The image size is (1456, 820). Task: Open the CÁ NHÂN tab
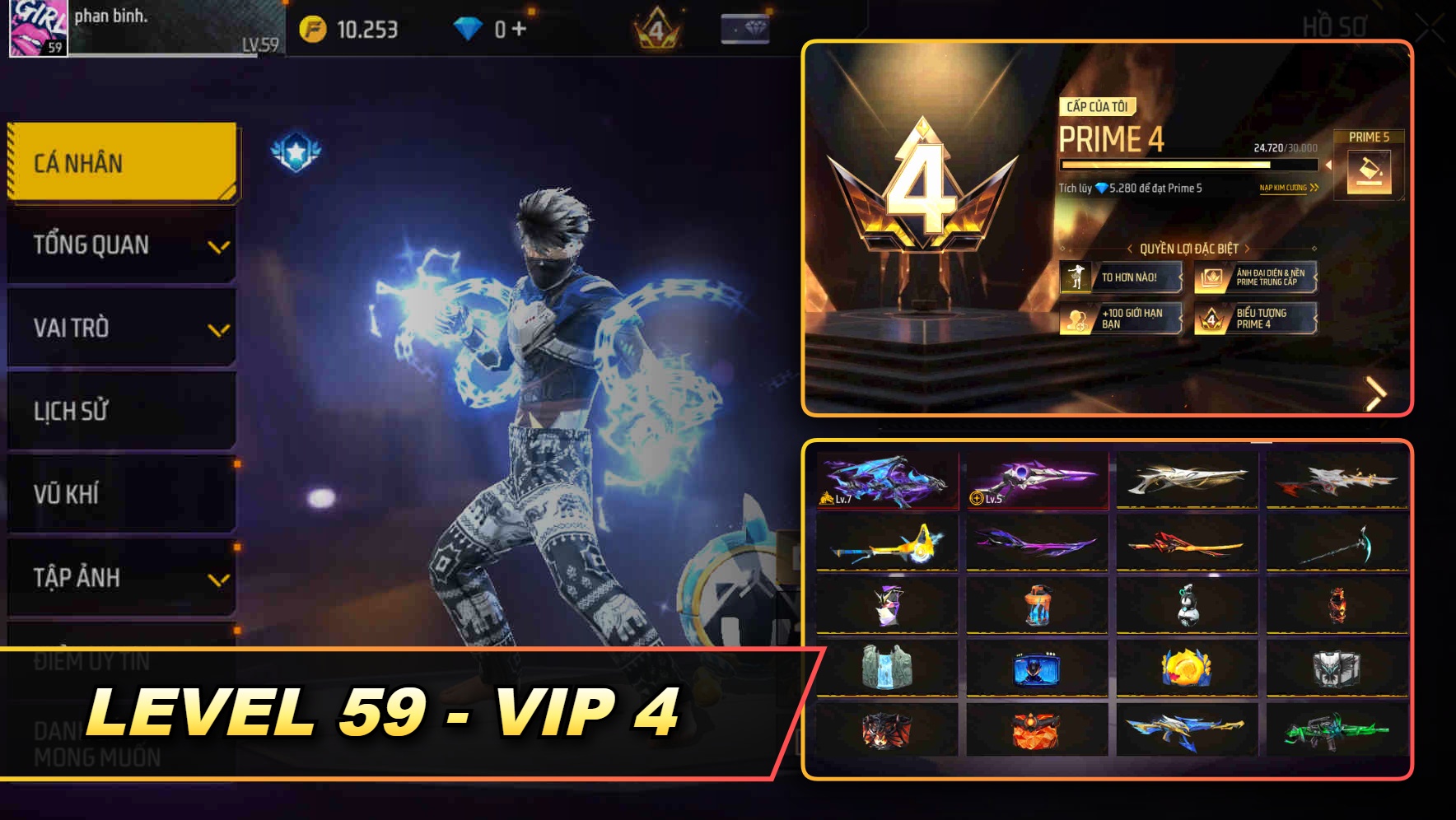120,163
